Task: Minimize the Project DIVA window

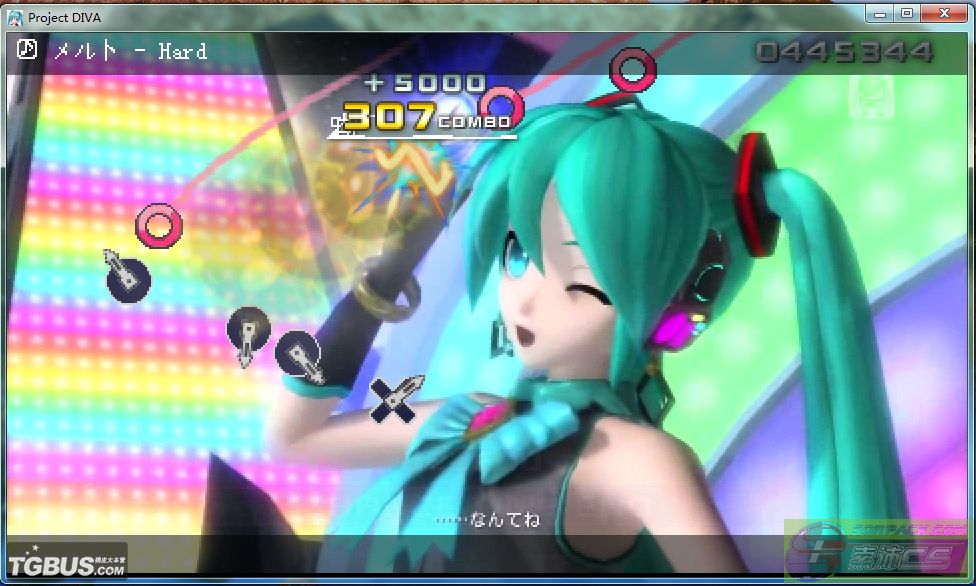Action: pyautogui.click(x=877, y=13)
